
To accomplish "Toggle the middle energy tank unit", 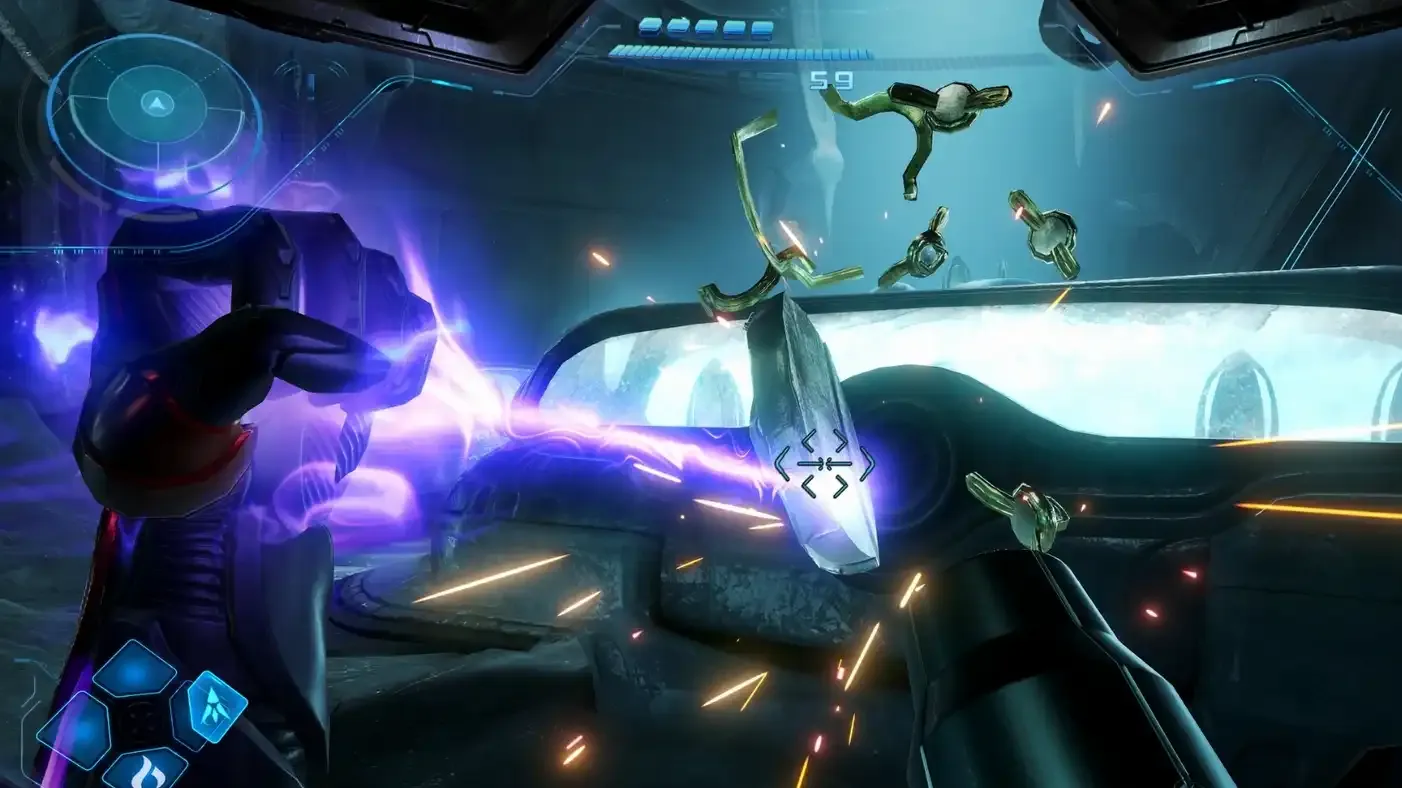I will point(706,27).
